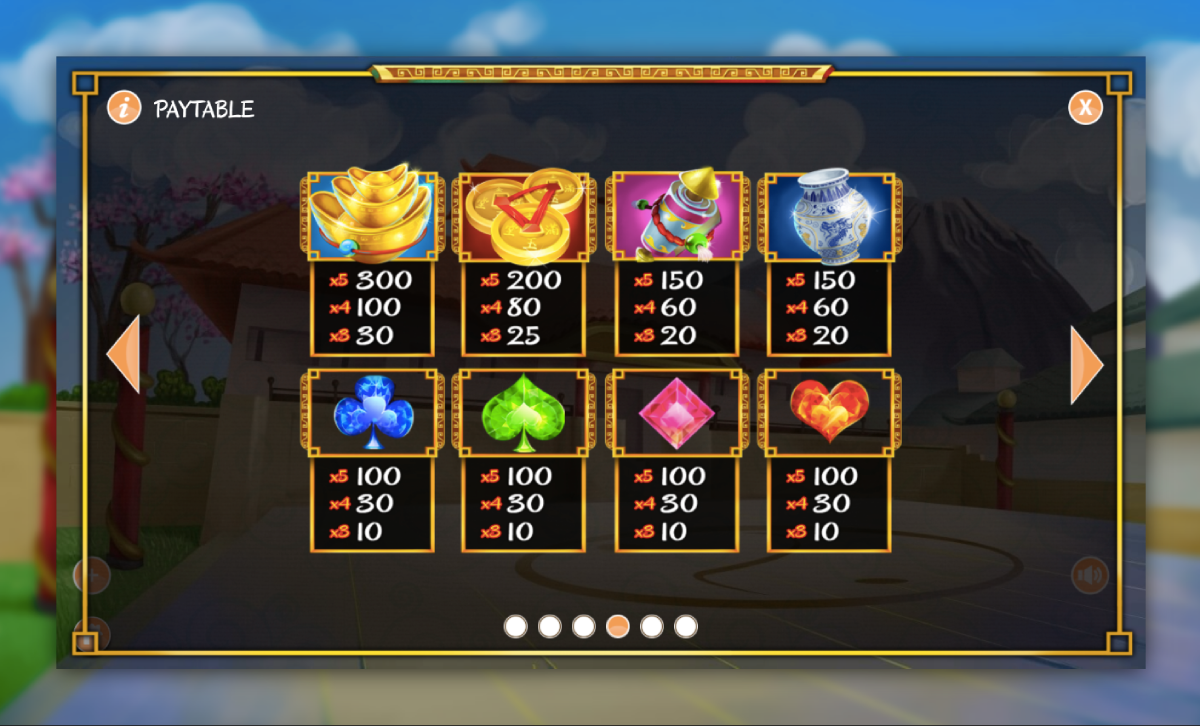Advance to the next paytable page
The height and width of the screenshot is (726, 1200).
pos(1086,365)
